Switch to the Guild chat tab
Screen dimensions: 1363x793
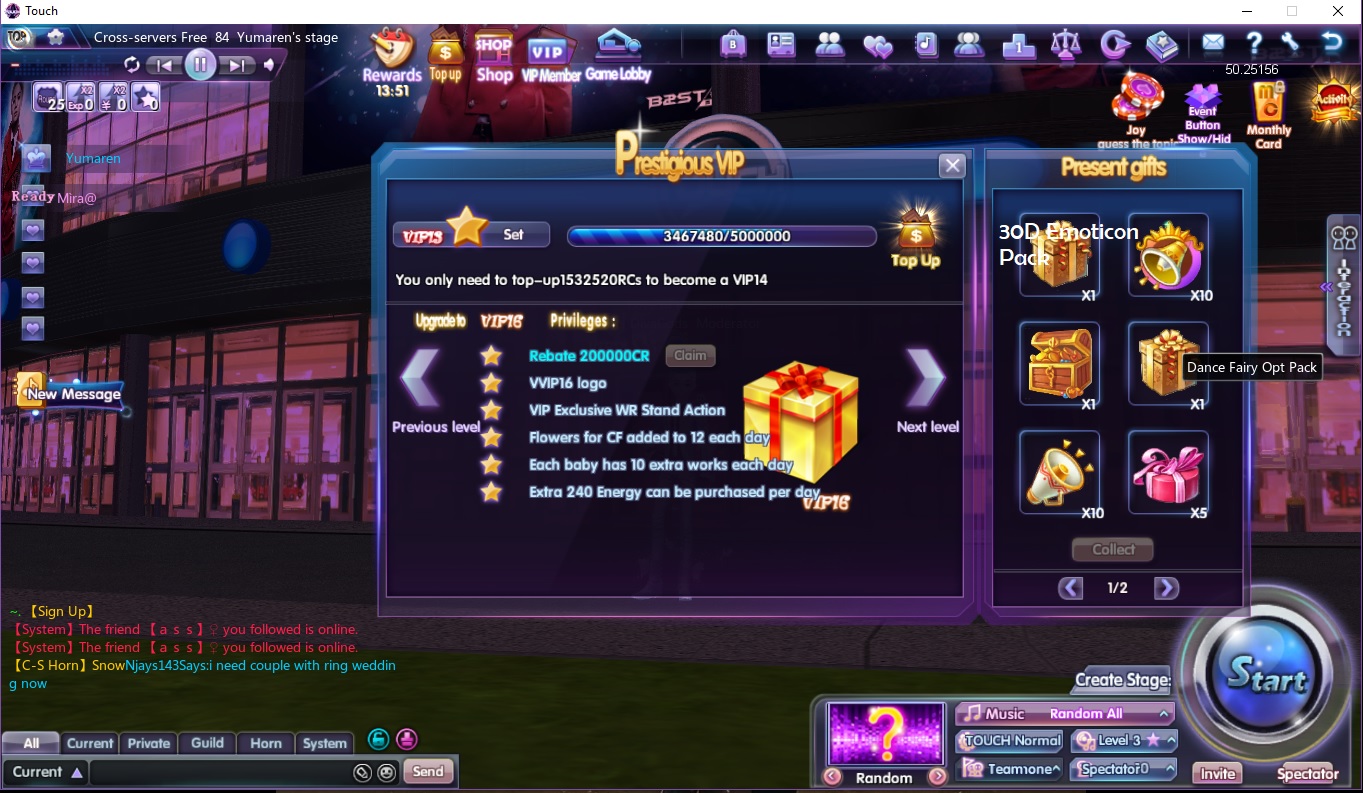[x=207, y=743]
